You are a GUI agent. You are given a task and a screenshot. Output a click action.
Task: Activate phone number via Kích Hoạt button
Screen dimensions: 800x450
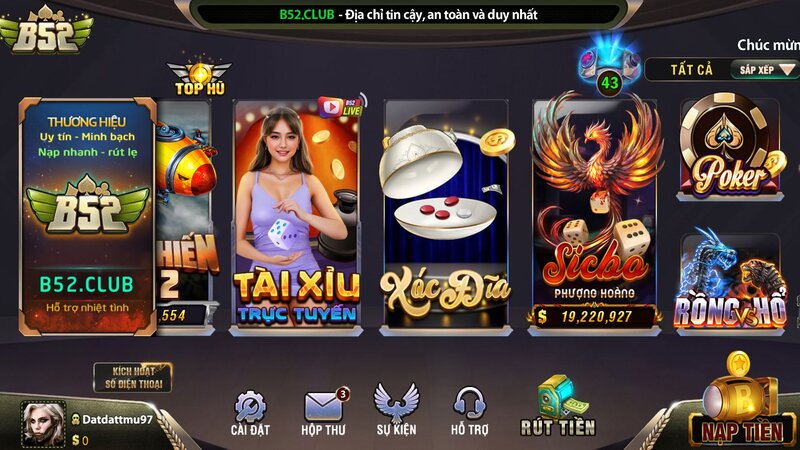pyautogui.click(x=133, y=377)
